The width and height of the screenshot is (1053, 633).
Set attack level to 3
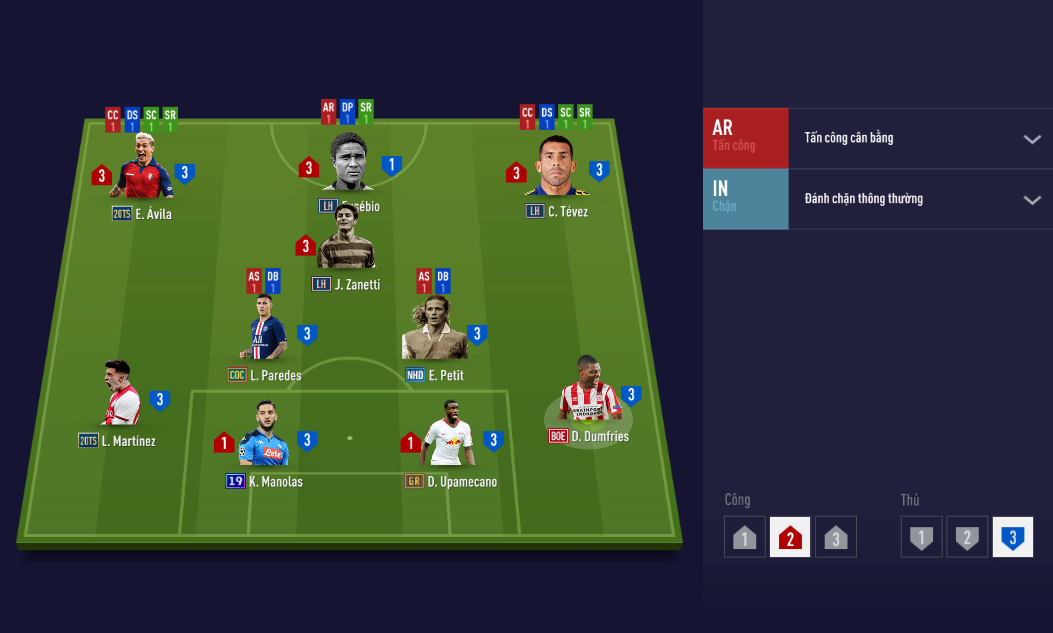coord(836,537)
